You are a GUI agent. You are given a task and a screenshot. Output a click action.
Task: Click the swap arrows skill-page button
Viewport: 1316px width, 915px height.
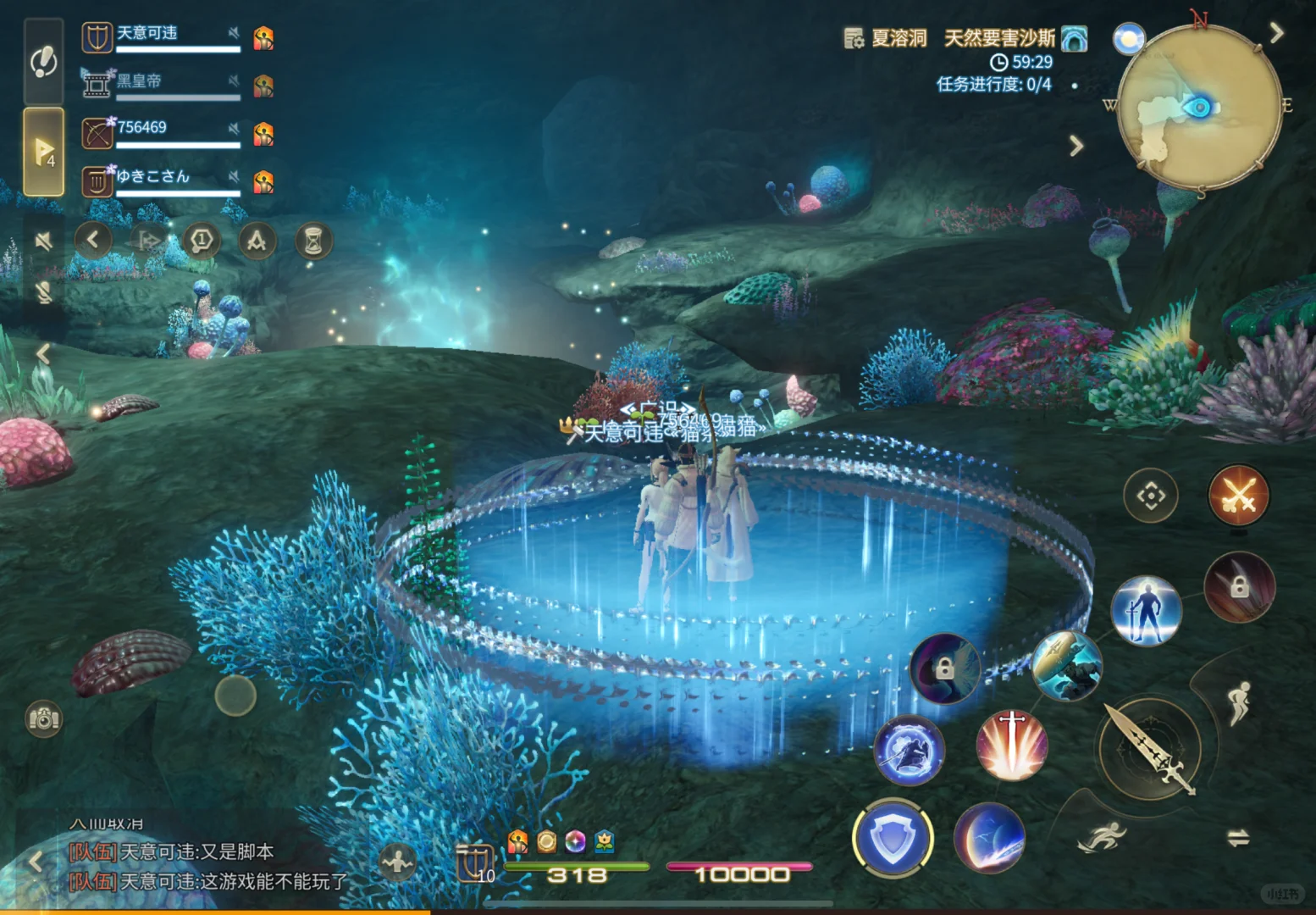click(x=1238, y=838)
